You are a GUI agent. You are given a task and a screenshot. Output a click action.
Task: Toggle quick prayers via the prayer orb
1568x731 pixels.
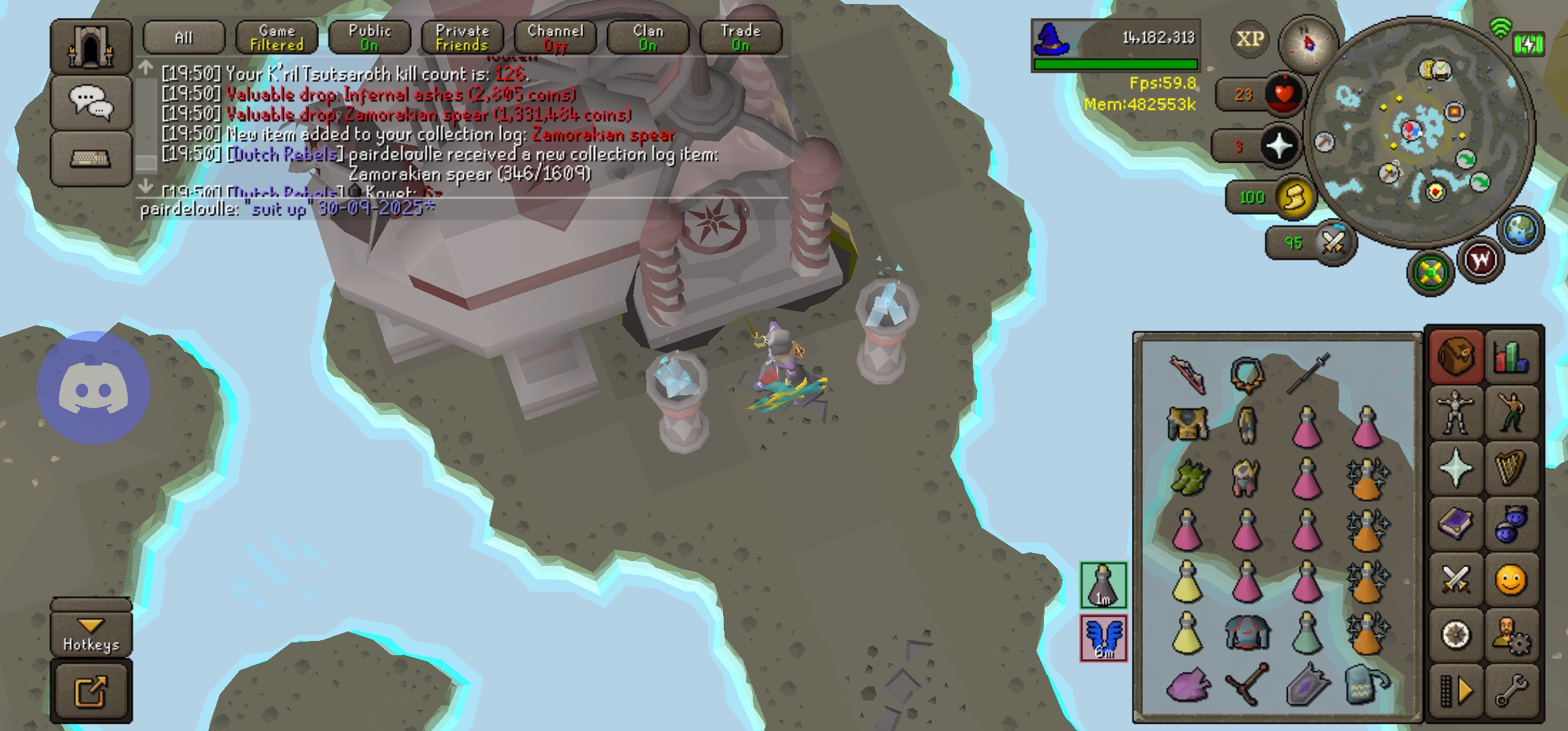coord(1279,146)
